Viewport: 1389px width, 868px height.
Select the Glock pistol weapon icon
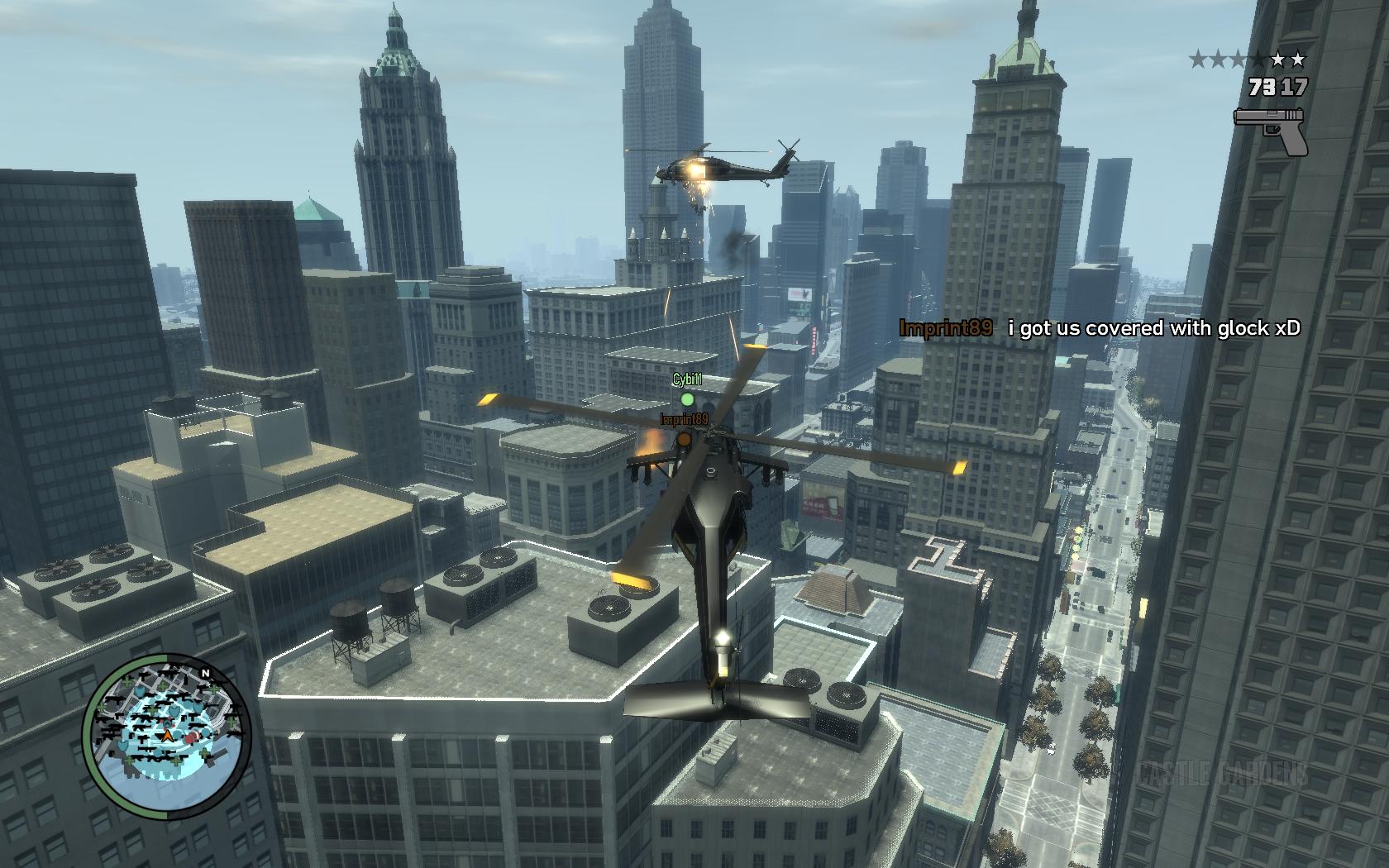pyautogui.click(x=1271, y=130)
